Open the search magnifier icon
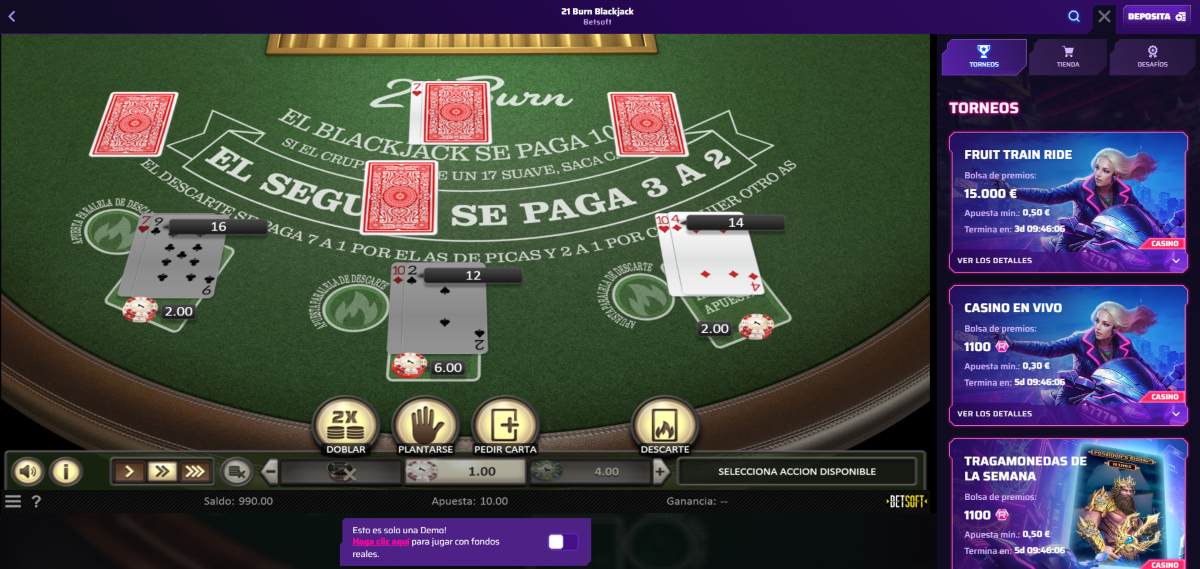This screenshot has width=1200, height=569. (1074, 16)
